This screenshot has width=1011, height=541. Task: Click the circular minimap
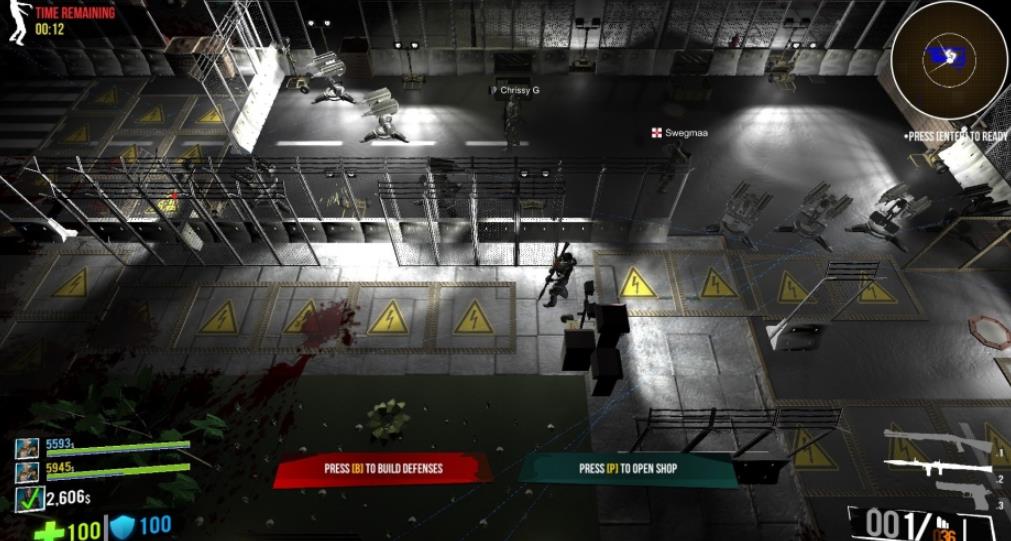click(x=948, y=60)
